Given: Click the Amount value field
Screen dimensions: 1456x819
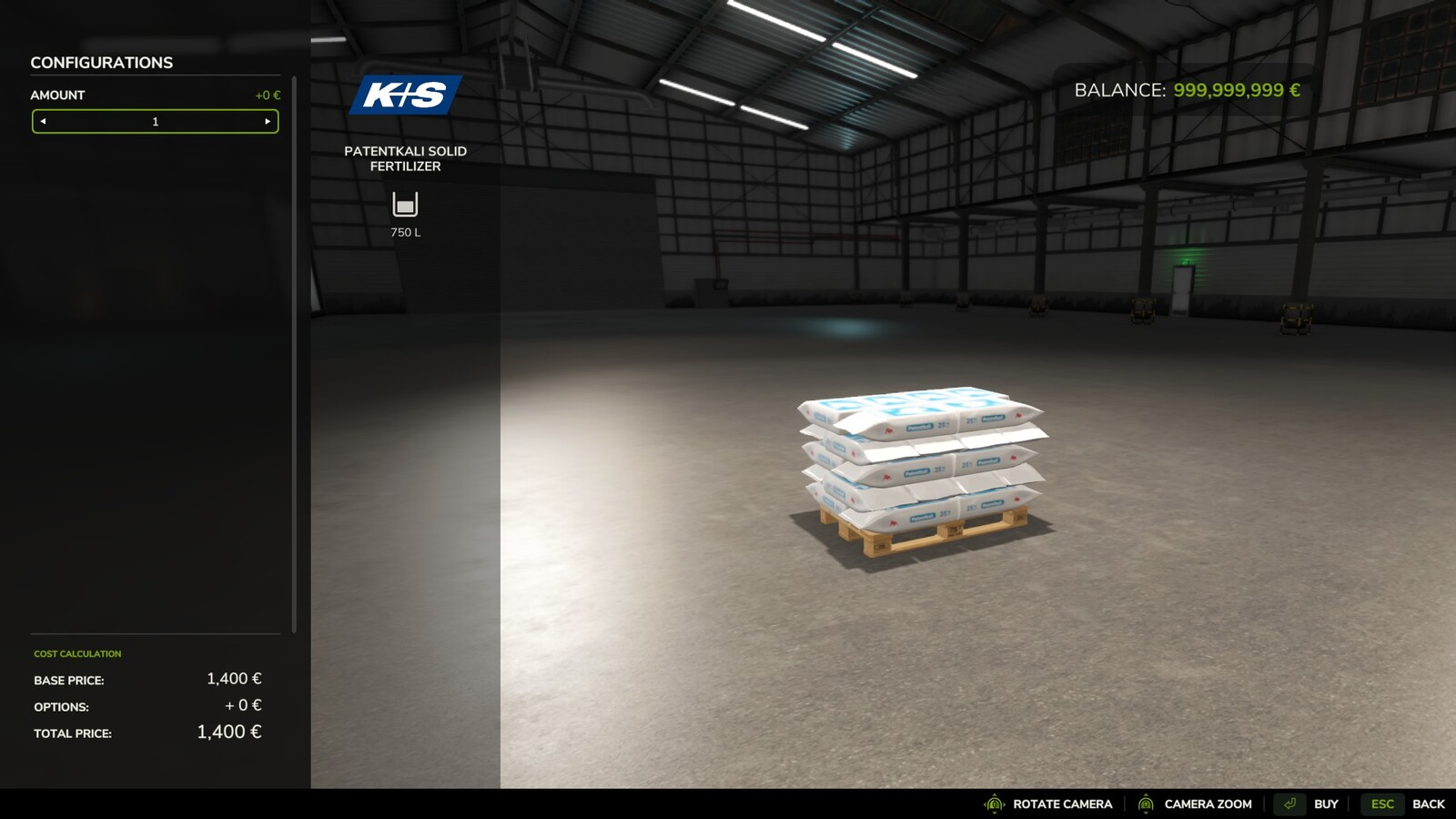Looking at the screenshot, I should [x=155, y=120].
